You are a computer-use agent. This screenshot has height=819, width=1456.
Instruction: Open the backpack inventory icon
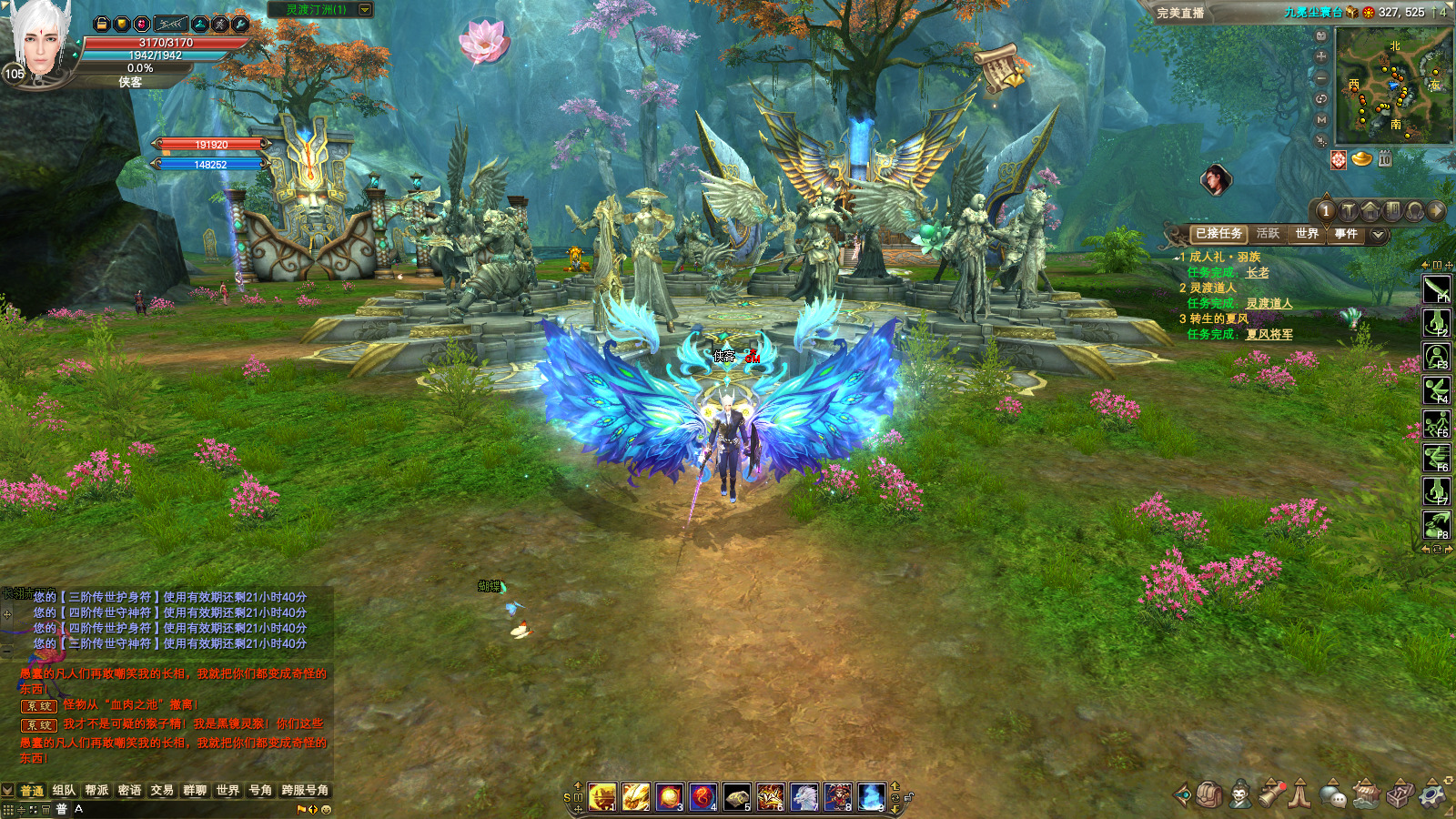[1208, 794]
